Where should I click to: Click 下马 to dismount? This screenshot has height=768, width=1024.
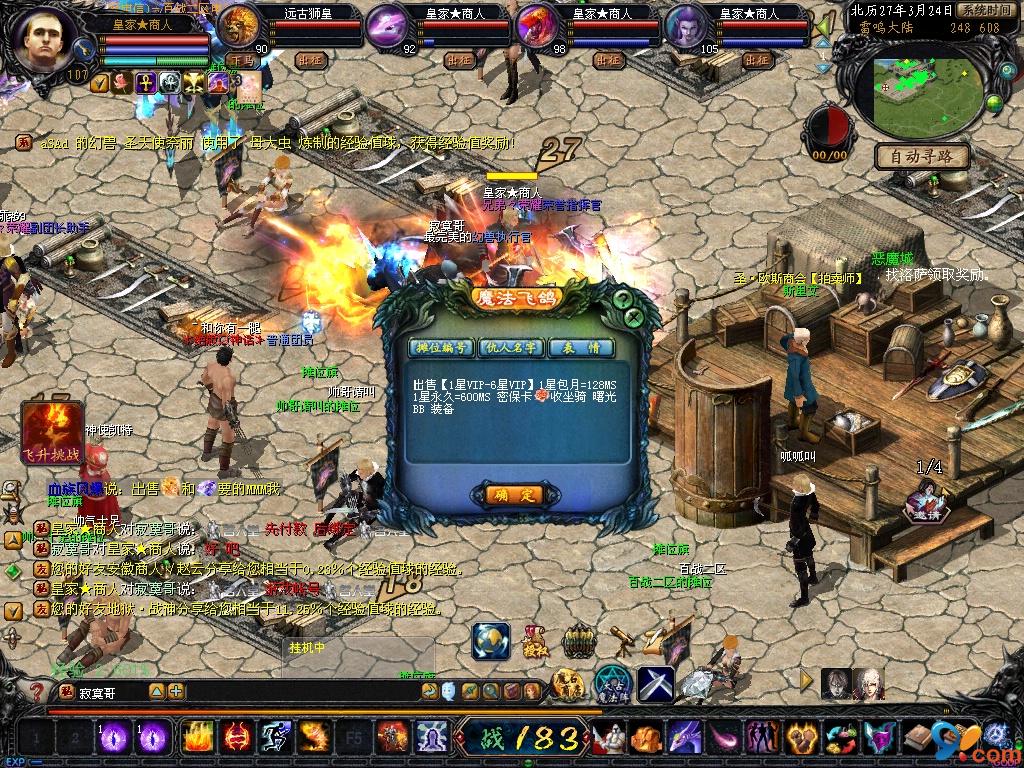click(241, 60)
